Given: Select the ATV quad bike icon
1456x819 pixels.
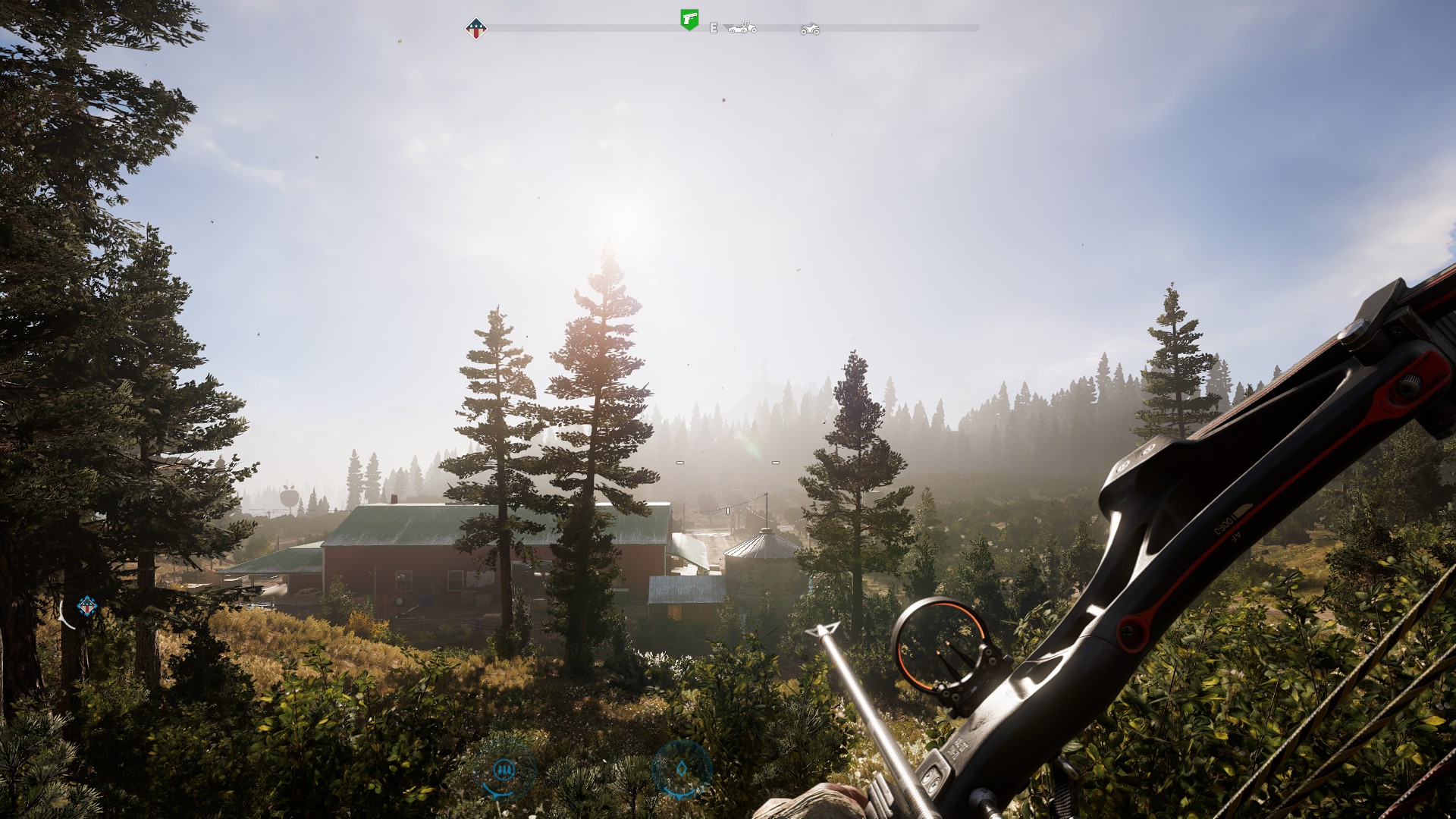Looking at the screenshot, I should coord(810,29).
